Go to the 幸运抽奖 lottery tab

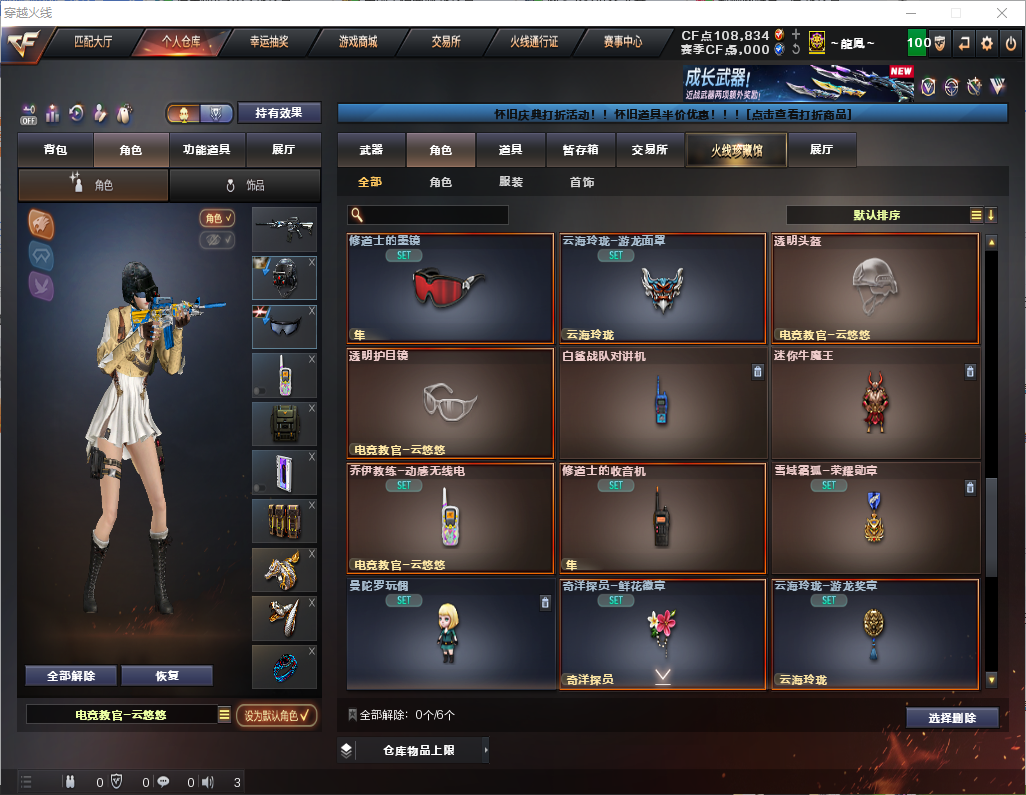point(269,42)
